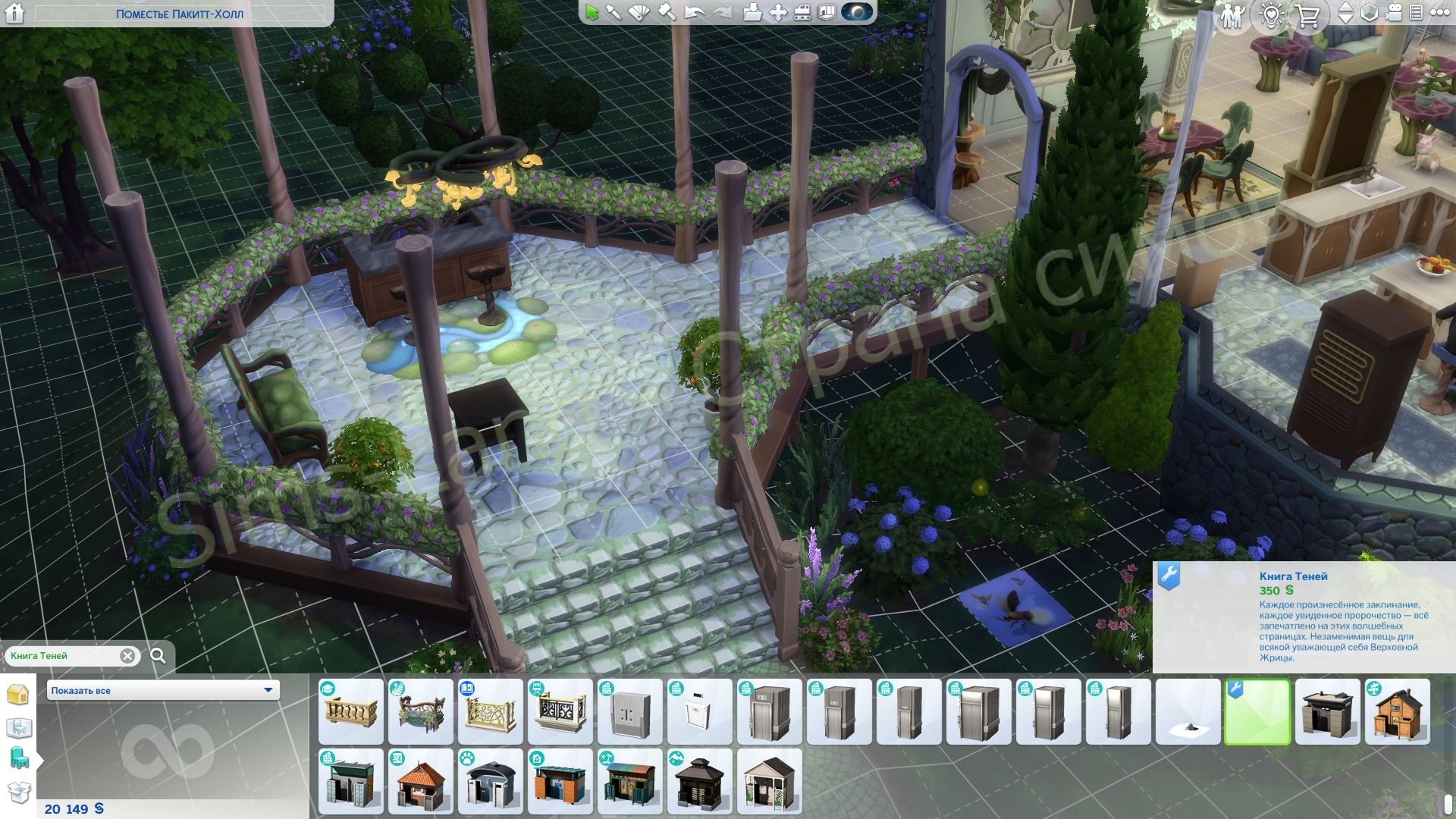Clear the Книга Теней search text

point(127,656)
